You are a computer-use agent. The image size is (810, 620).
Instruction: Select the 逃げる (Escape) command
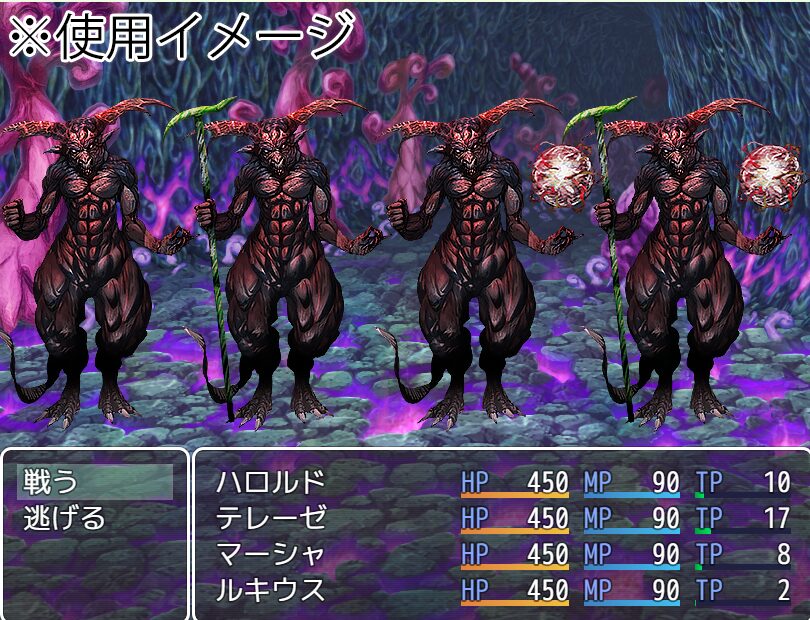tap(66, 519)
